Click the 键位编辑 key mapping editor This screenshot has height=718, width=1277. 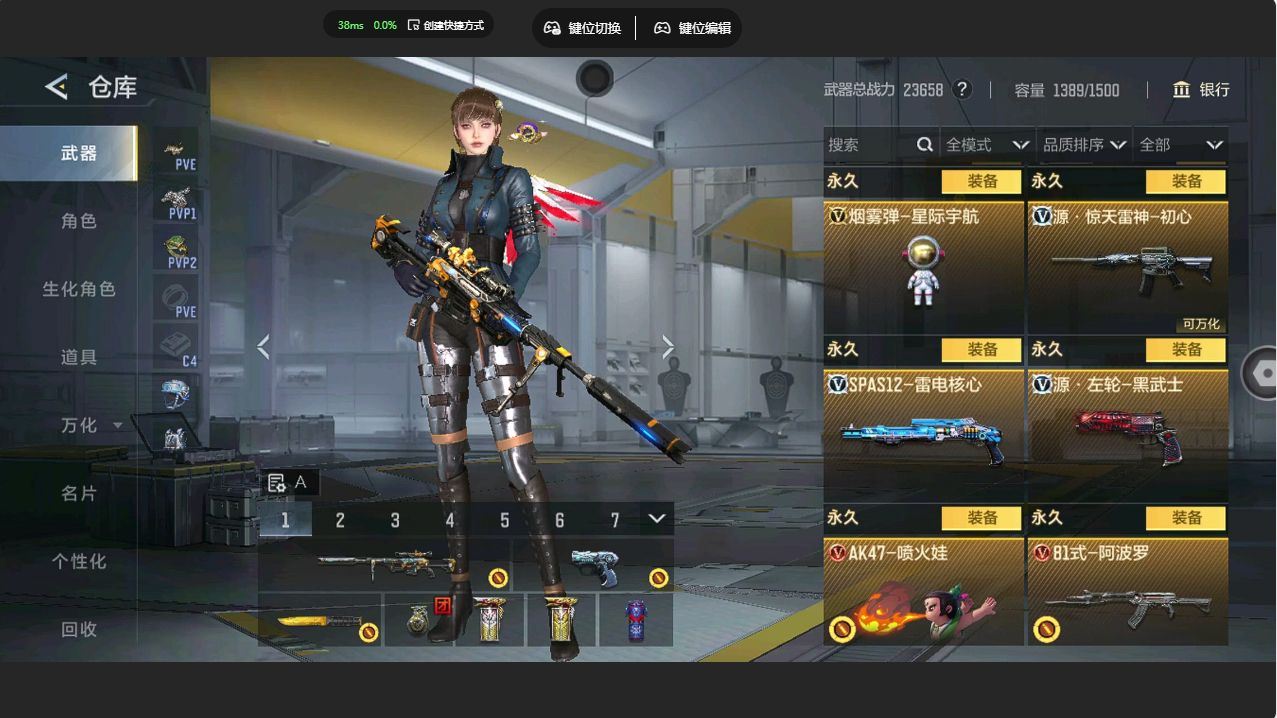point(693,28)
